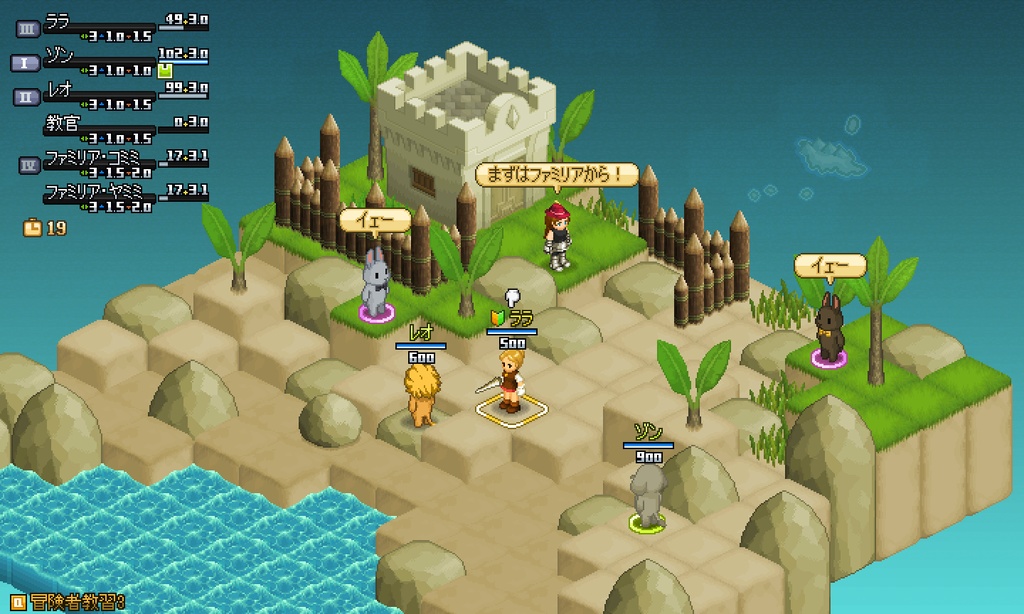Select the unit ゾン with the green ring
This screenshot has width=1024, height=614.
tap(648, 495)
